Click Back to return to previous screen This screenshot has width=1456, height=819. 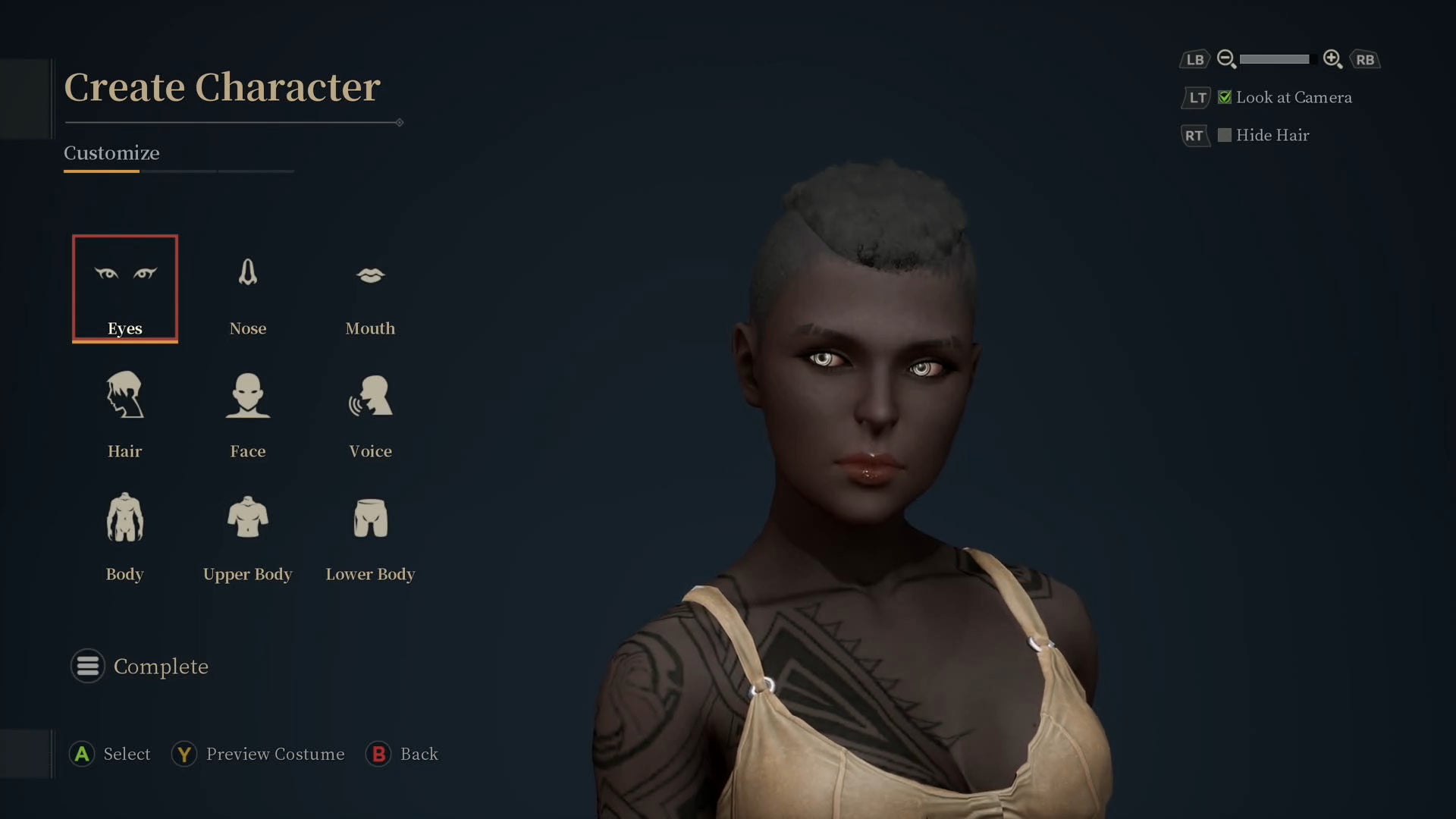coord(403,754)
